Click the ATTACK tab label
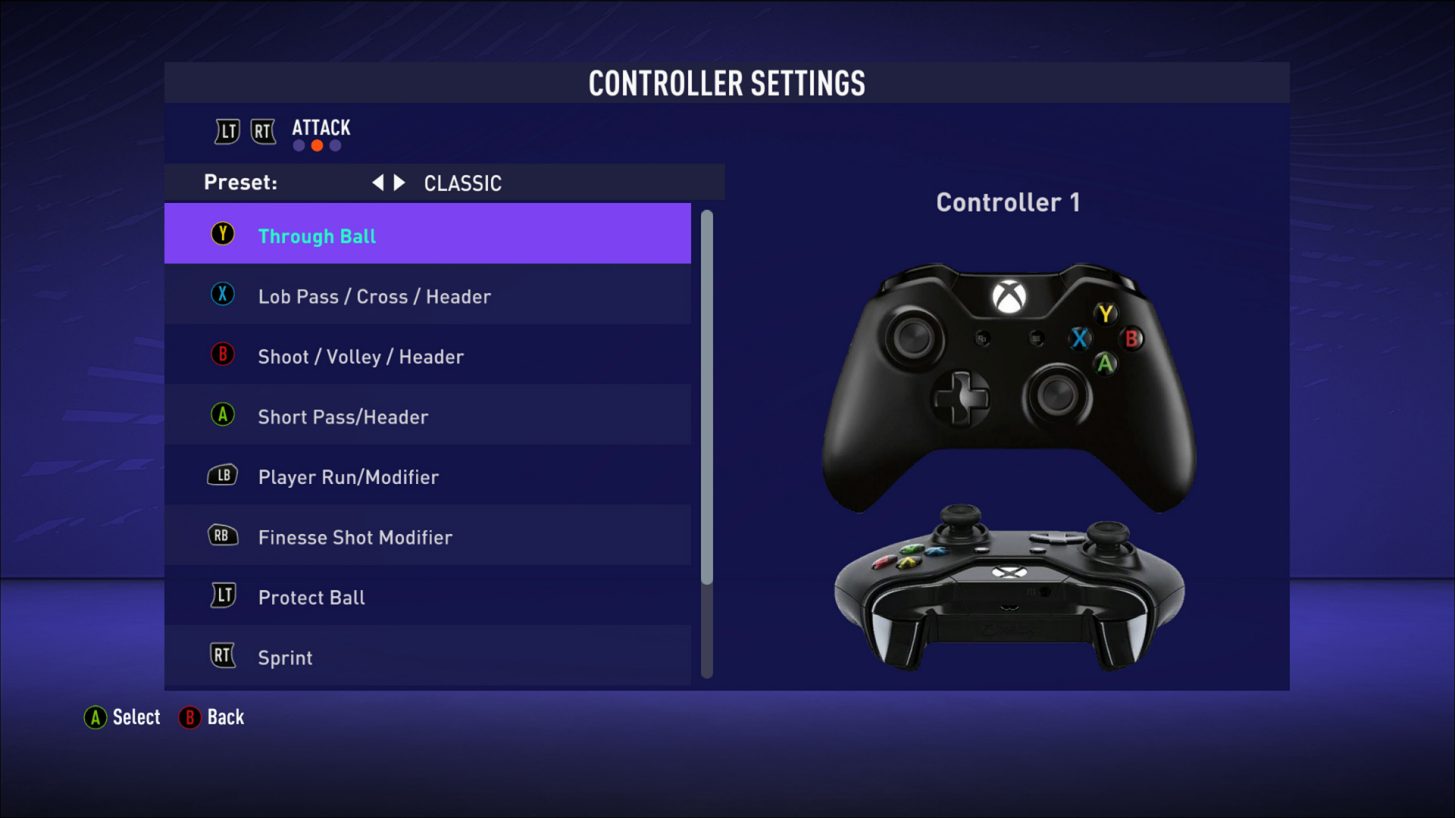The height and width of the screenshot is (818, 1455). [320, 128]
